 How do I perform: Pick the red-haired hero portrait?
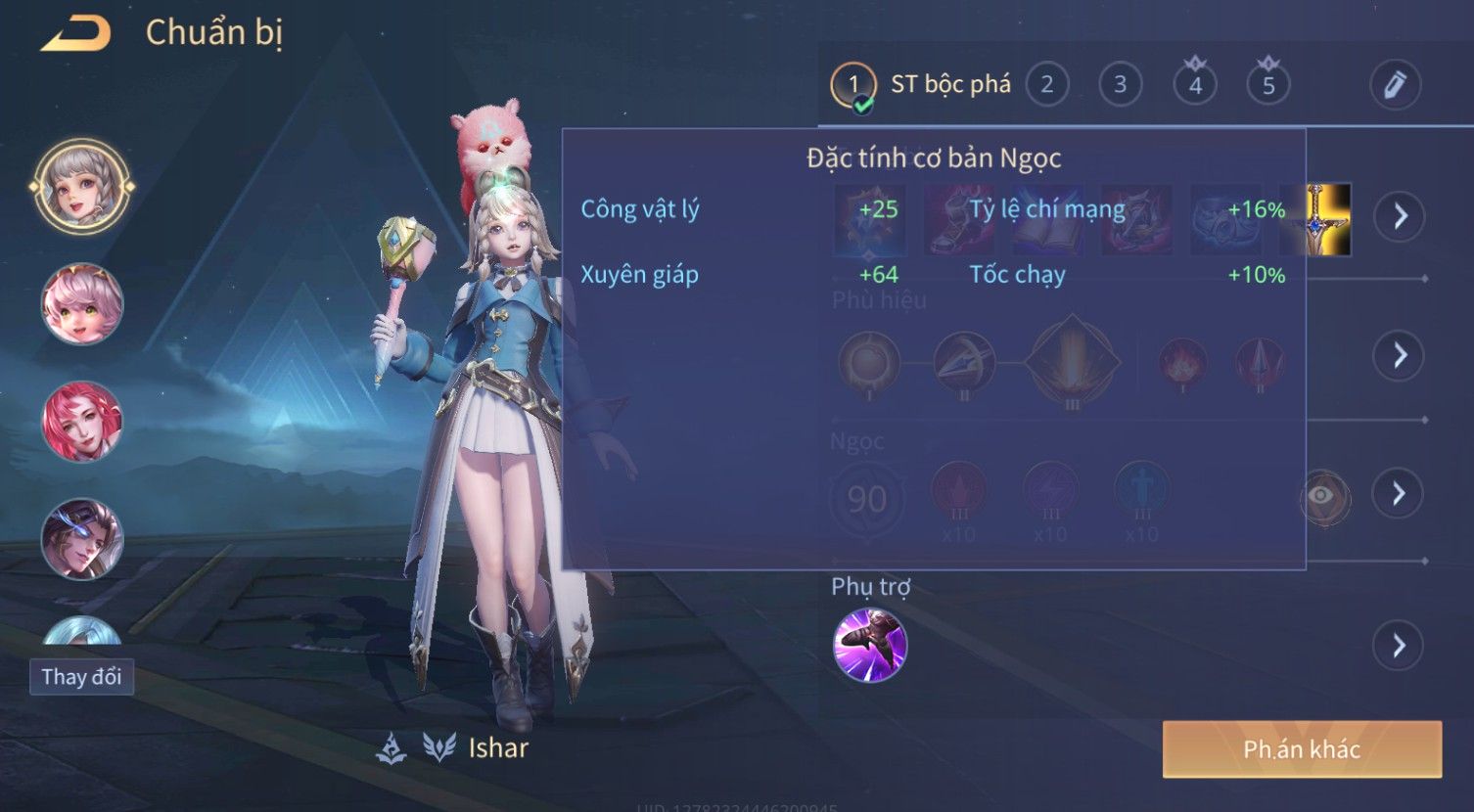pyautogui.click(x=82, y=422)
